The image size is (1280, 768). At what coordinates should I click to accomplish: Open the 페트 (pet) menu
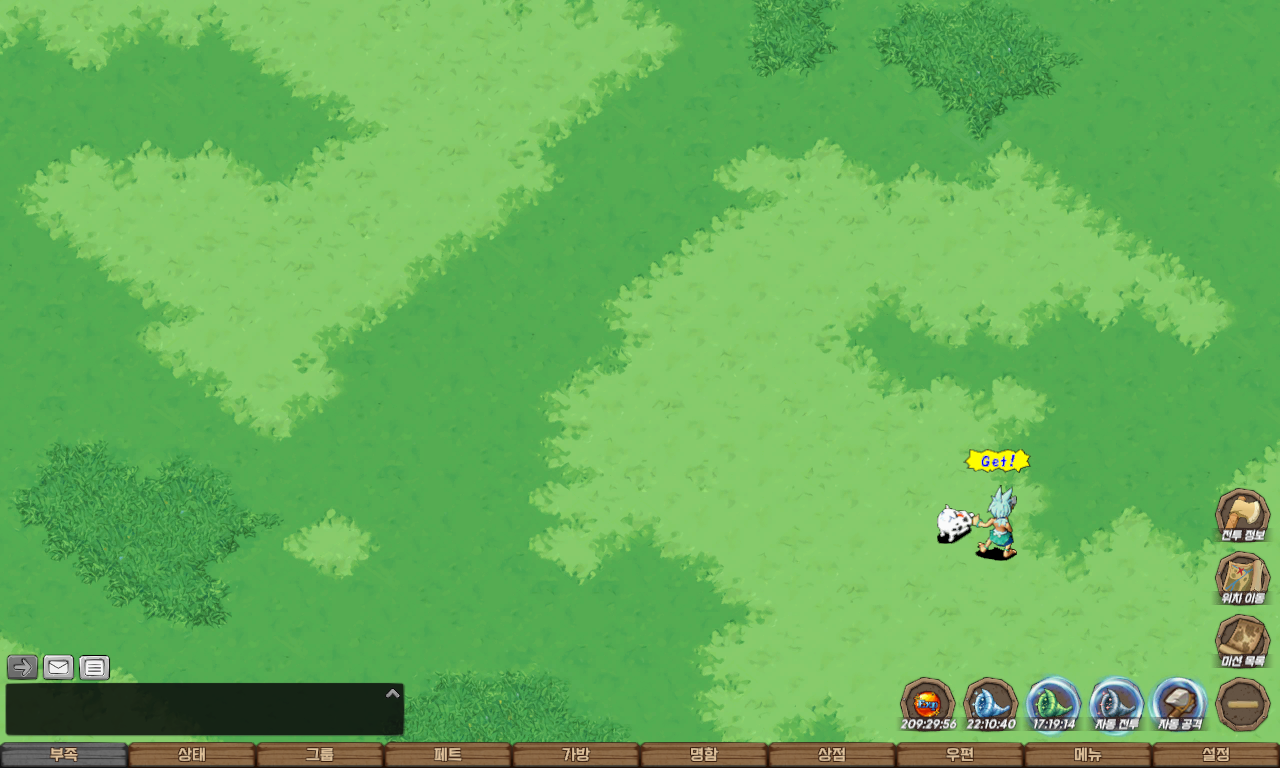click(448, 755)
